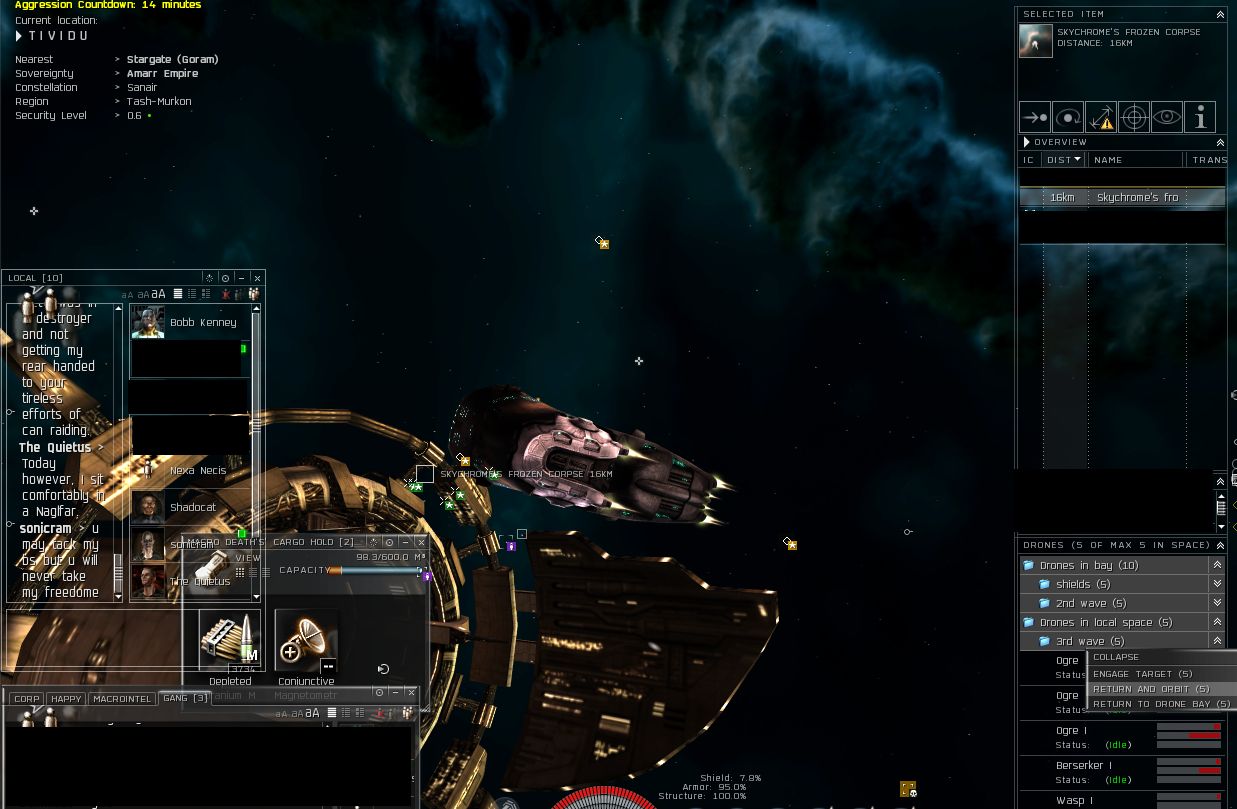This screenshot has height=809, width=1237.
Task: Show info for Skychrome's Frozen Corpse
Action: 1200,117
